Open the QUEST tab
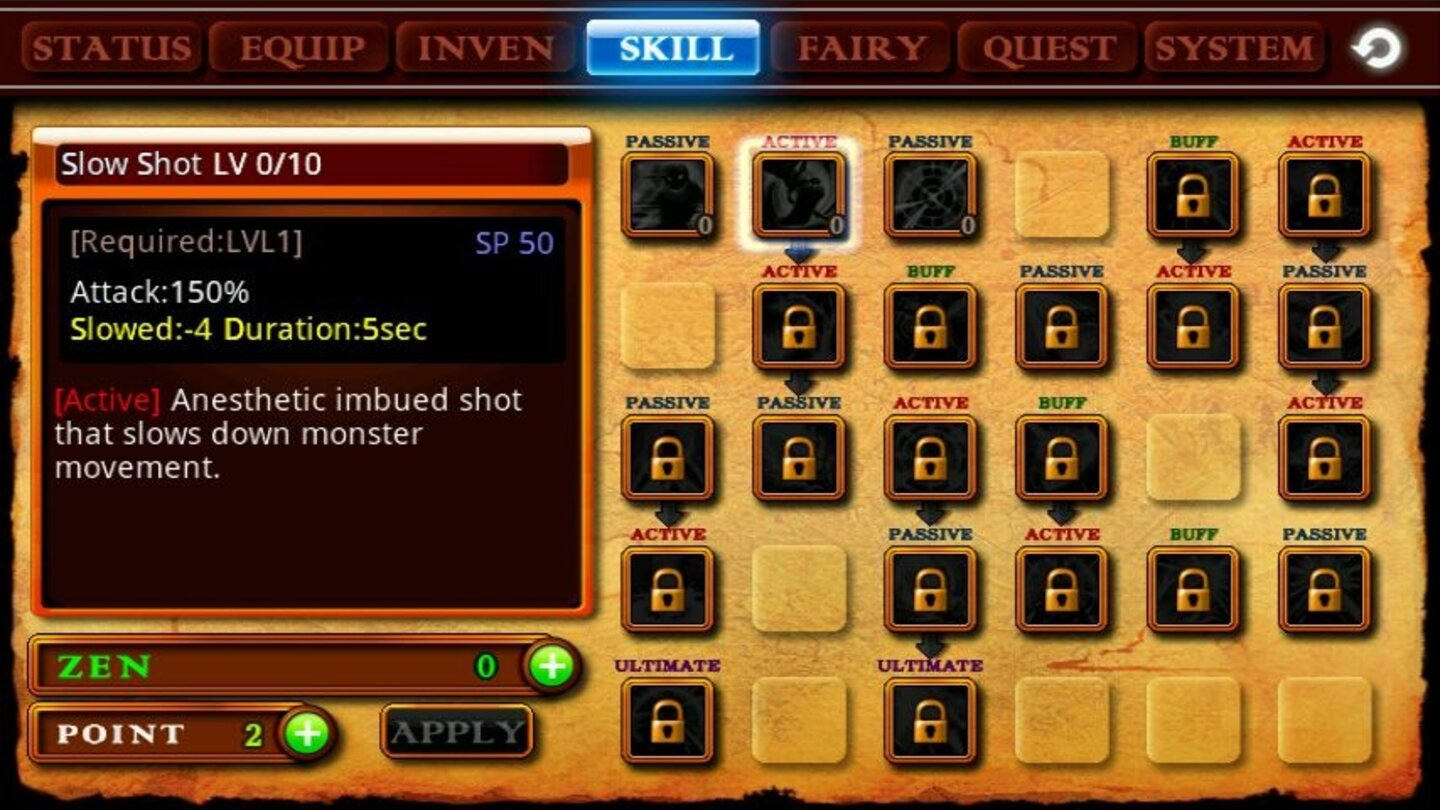This screenshot has height=810, width=1440. 1046,46
